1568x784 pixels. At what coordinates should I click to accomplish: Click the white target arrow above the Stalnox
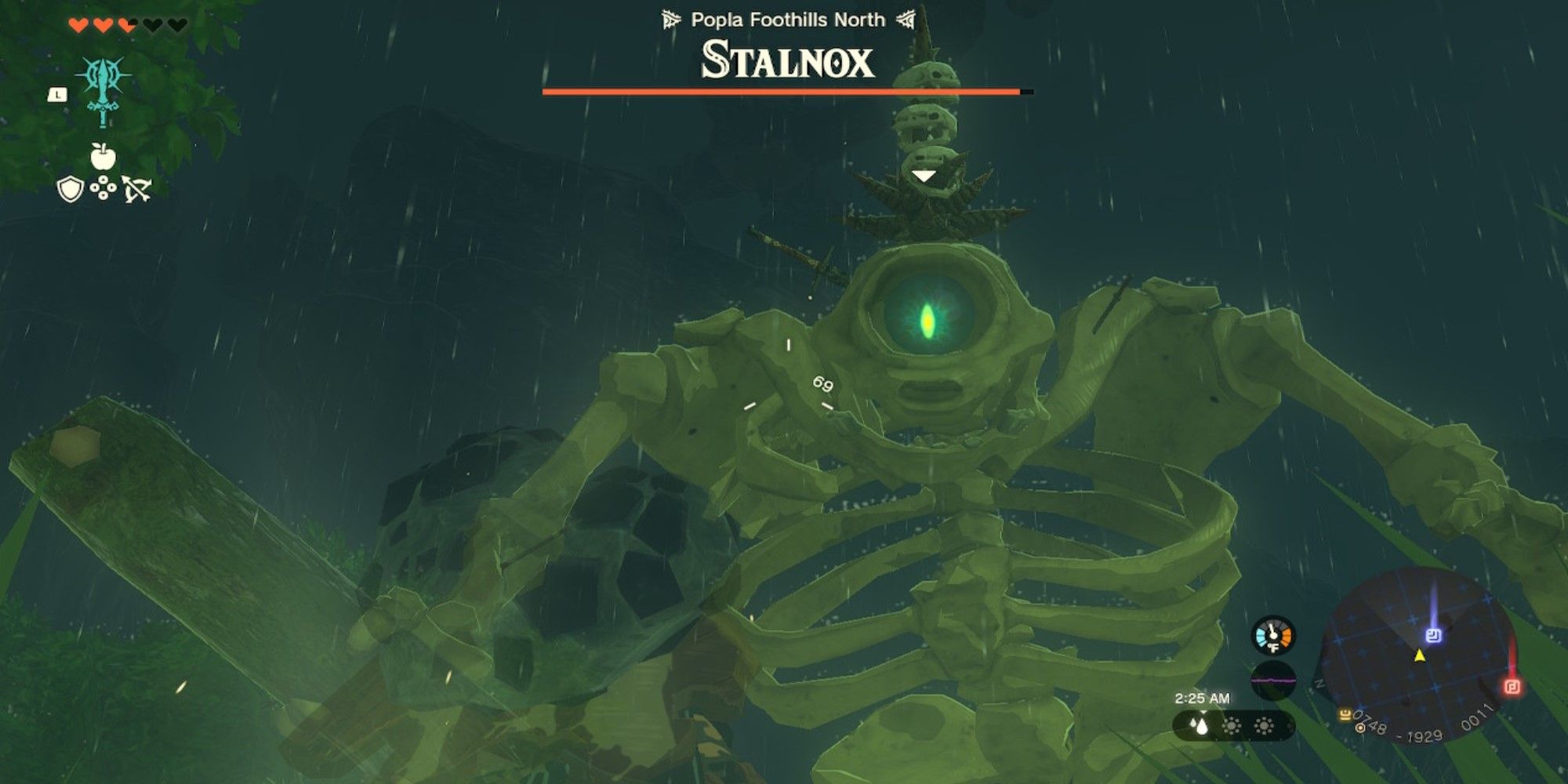click(x=925, y=176)
